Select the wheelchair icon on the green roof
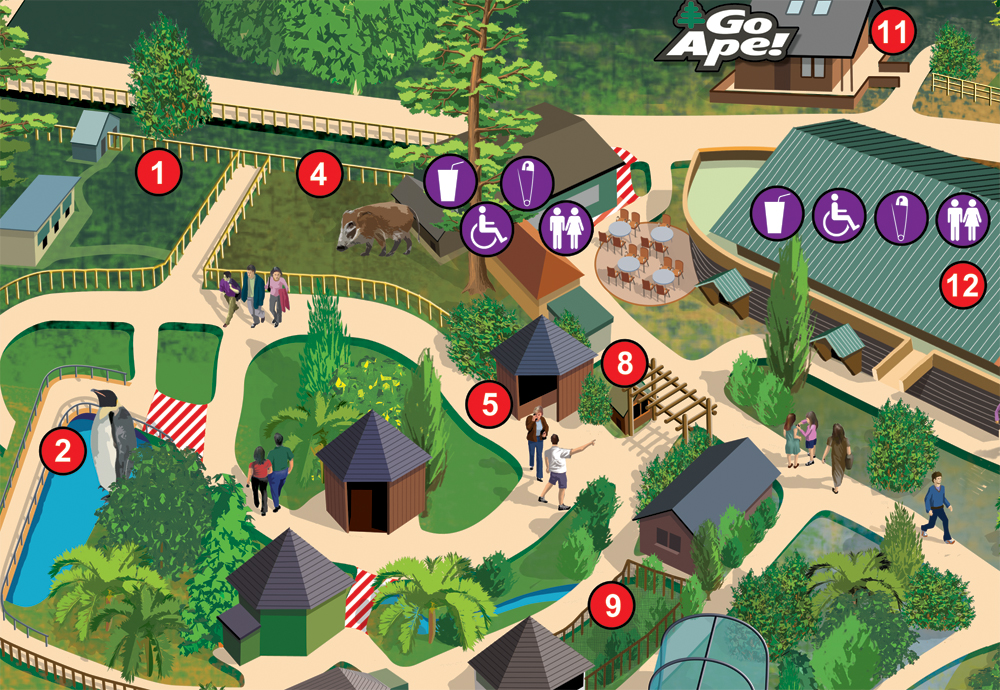The width and height of the screenshot is (1000, 690). pos(838,216)
